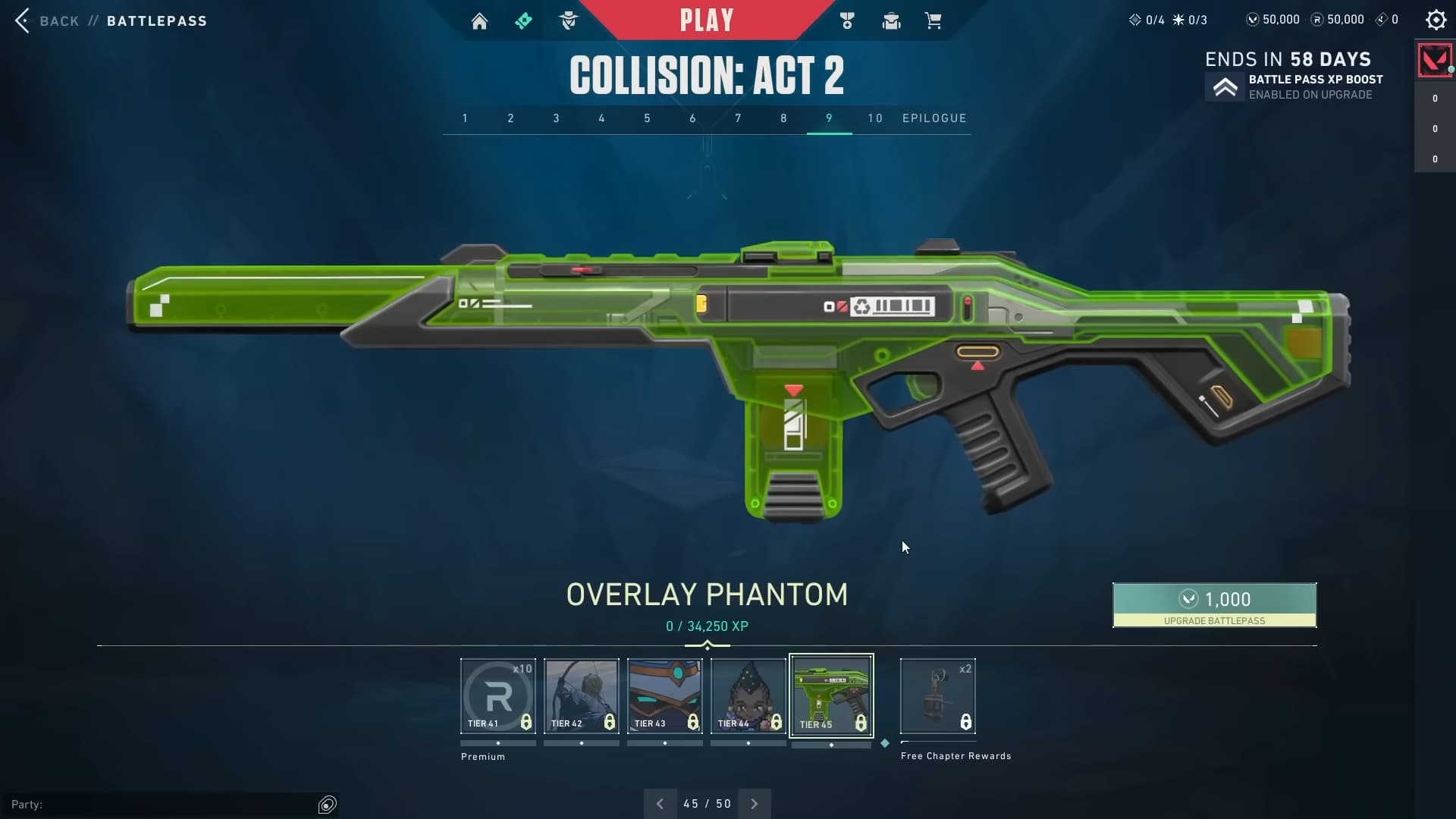Select the Battlepass ticket icon
This screenshot has width=1456, height=819.
[525, 20]
